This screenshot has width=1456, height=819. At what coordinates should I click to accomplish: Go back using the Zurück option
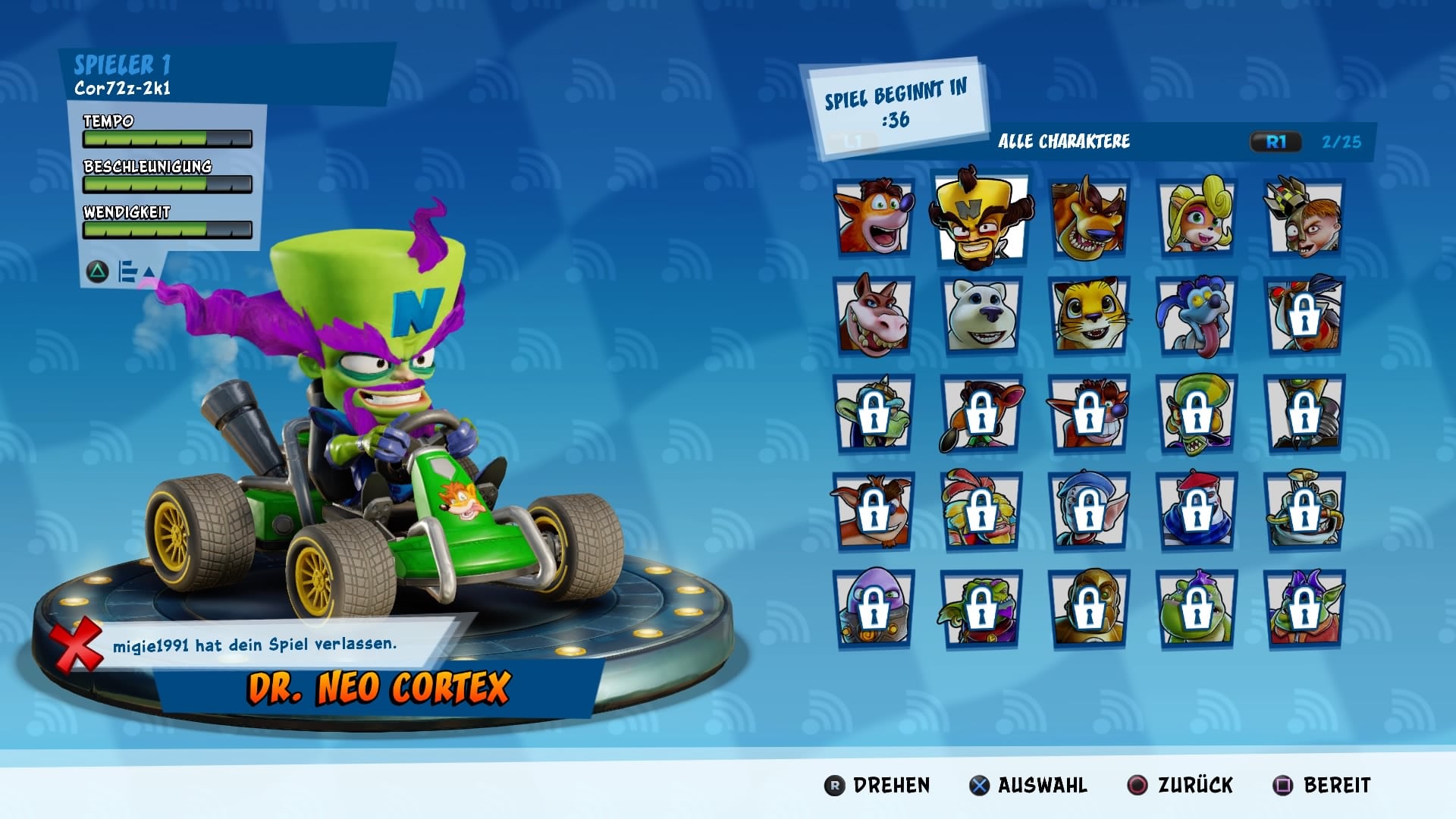(x=1181, y=786)
